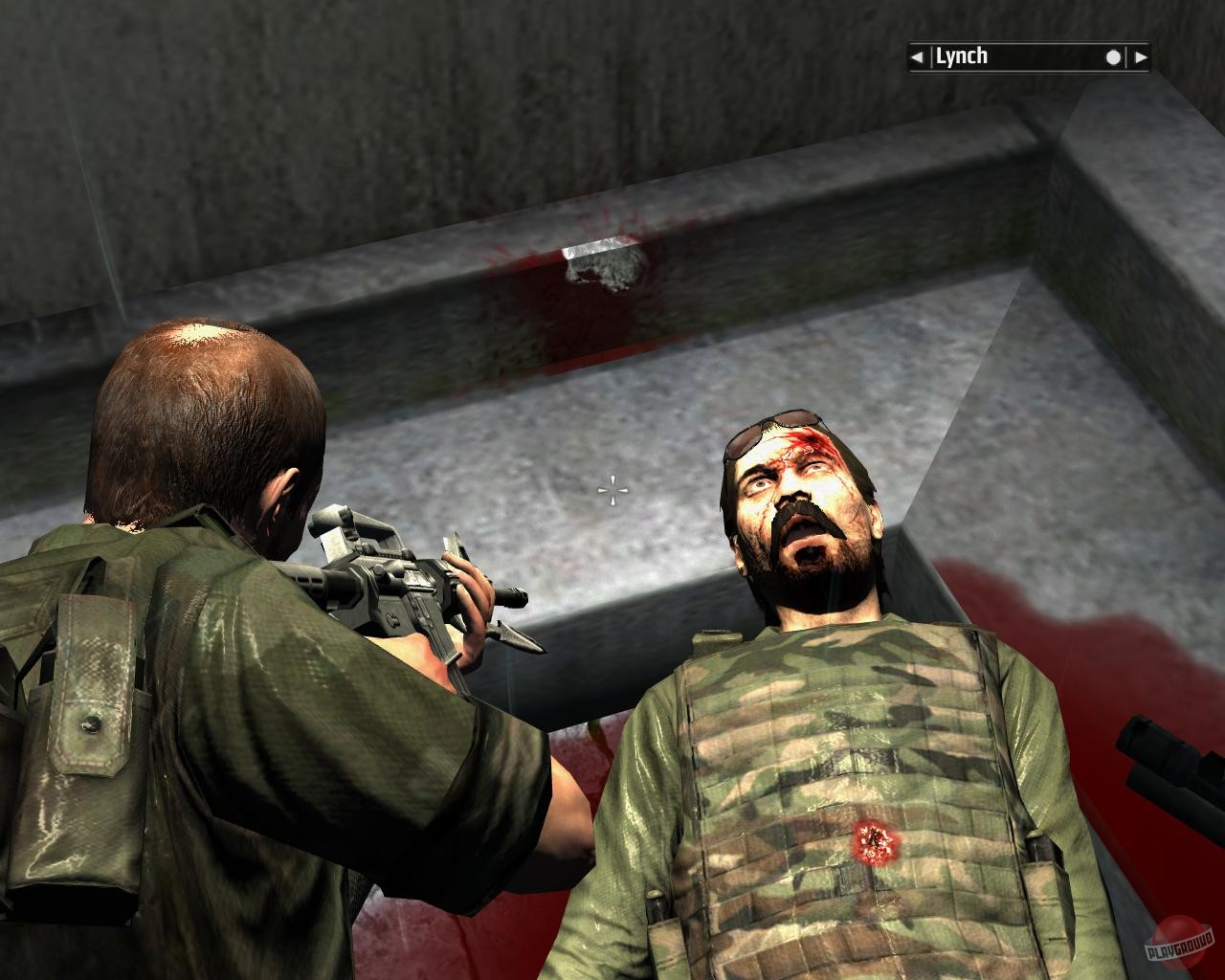Select the Lynch name label
The height and width of the screenshot is (980, 1225).
click(x=960, y=56)
